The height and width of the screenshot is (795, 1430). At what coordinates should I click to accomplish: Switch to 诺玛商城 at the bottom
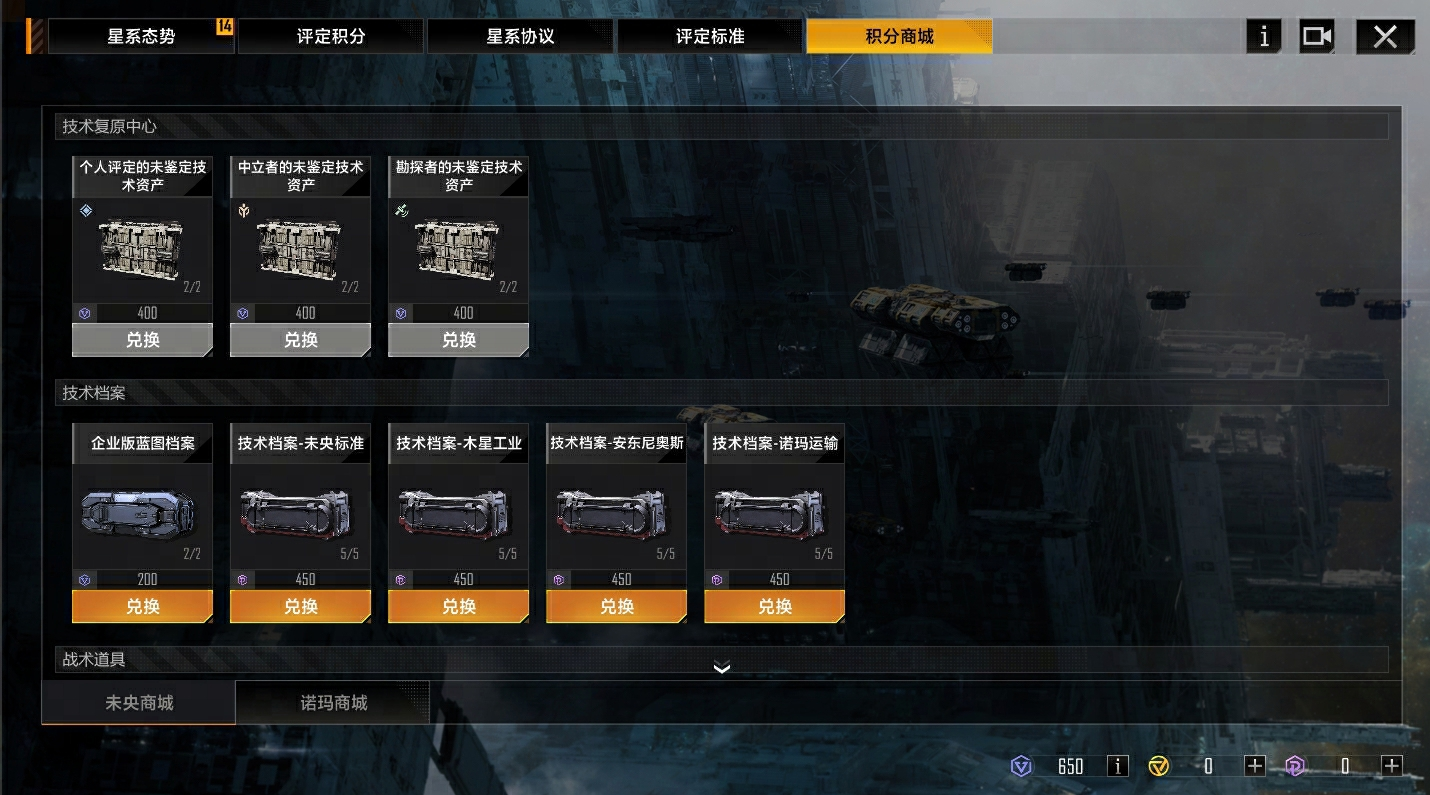[x=332, y=702]
